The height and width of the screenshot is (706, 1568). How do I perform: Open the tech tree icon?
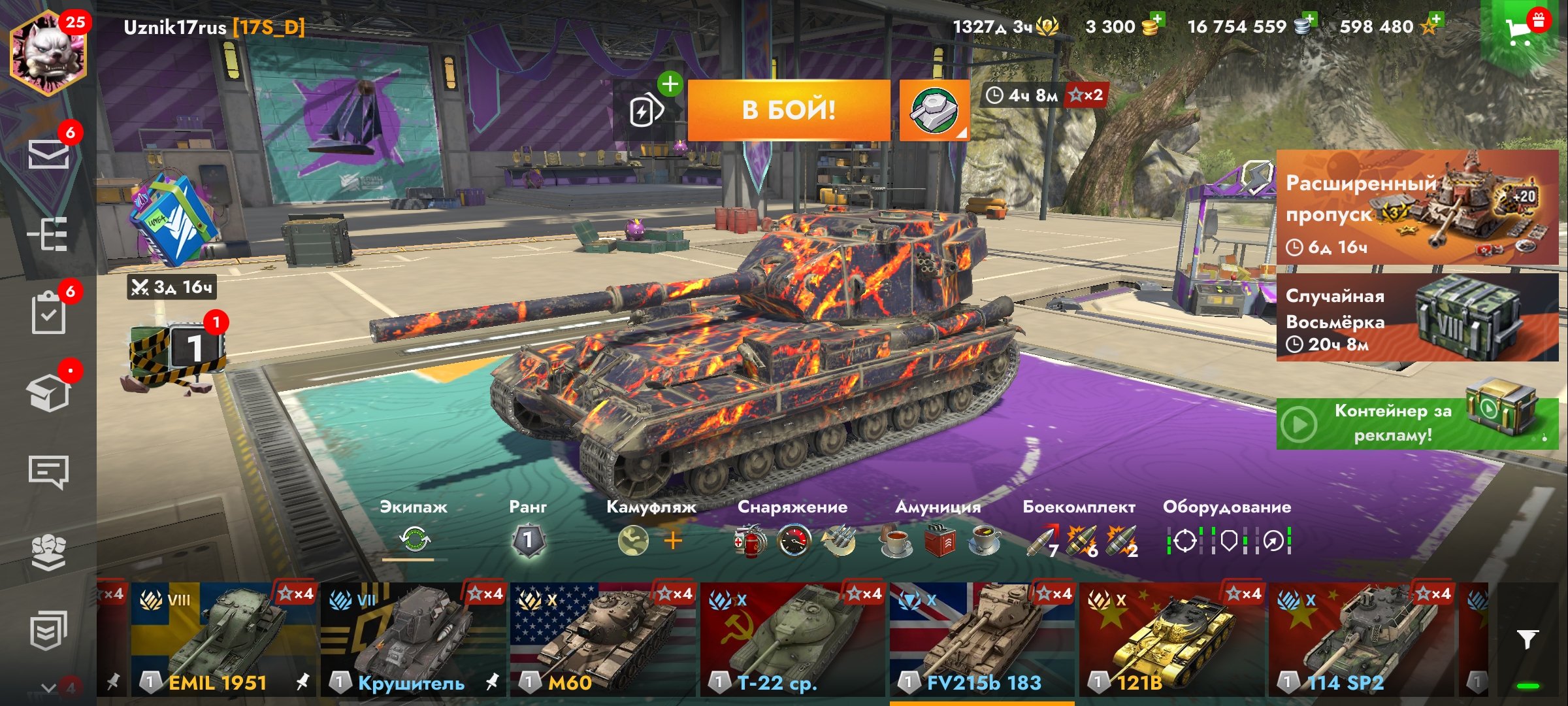[48, 234]
